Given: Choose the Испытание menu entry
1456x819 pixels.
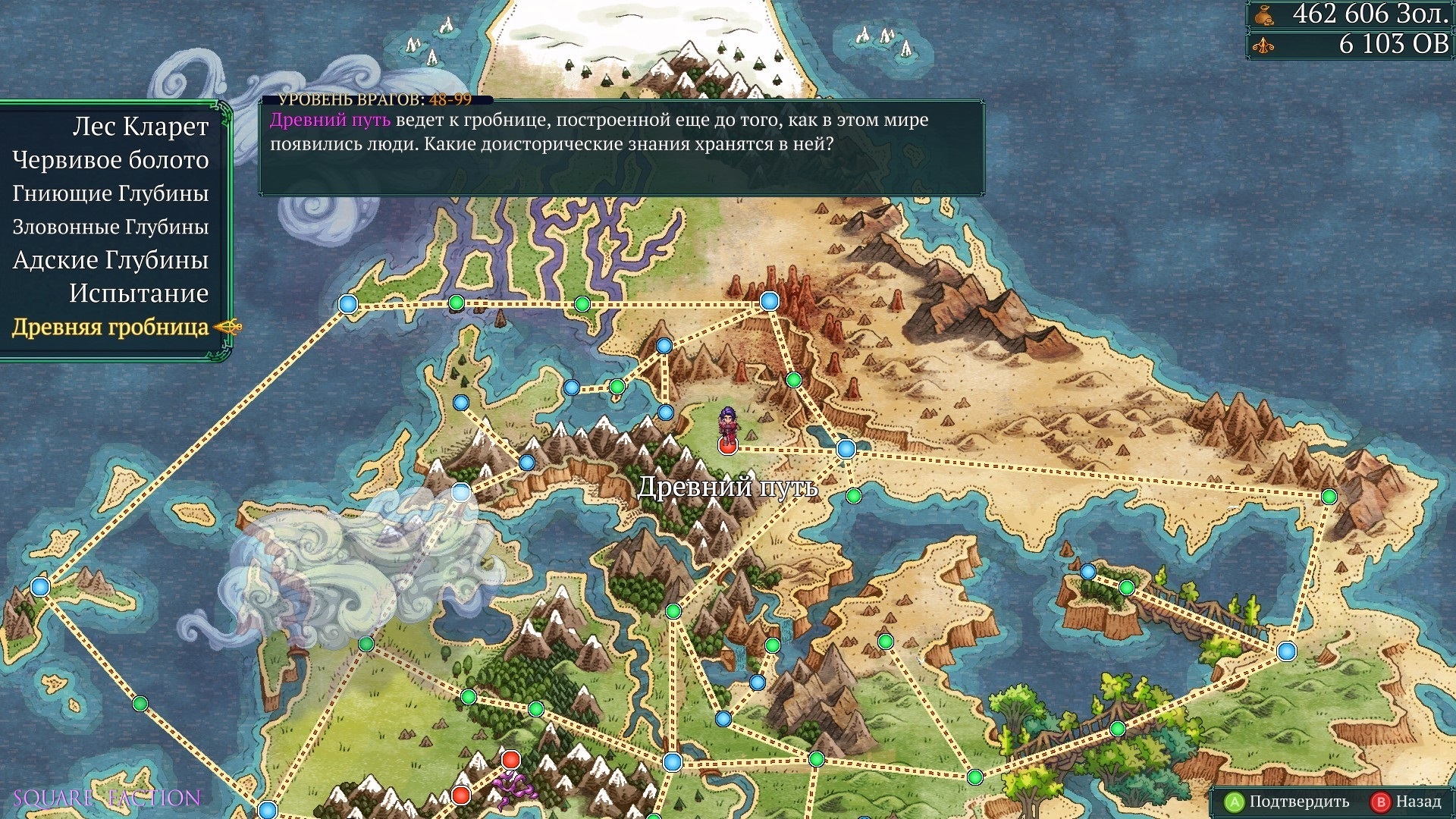Looking at the screenshot, I should pos(139,293).
